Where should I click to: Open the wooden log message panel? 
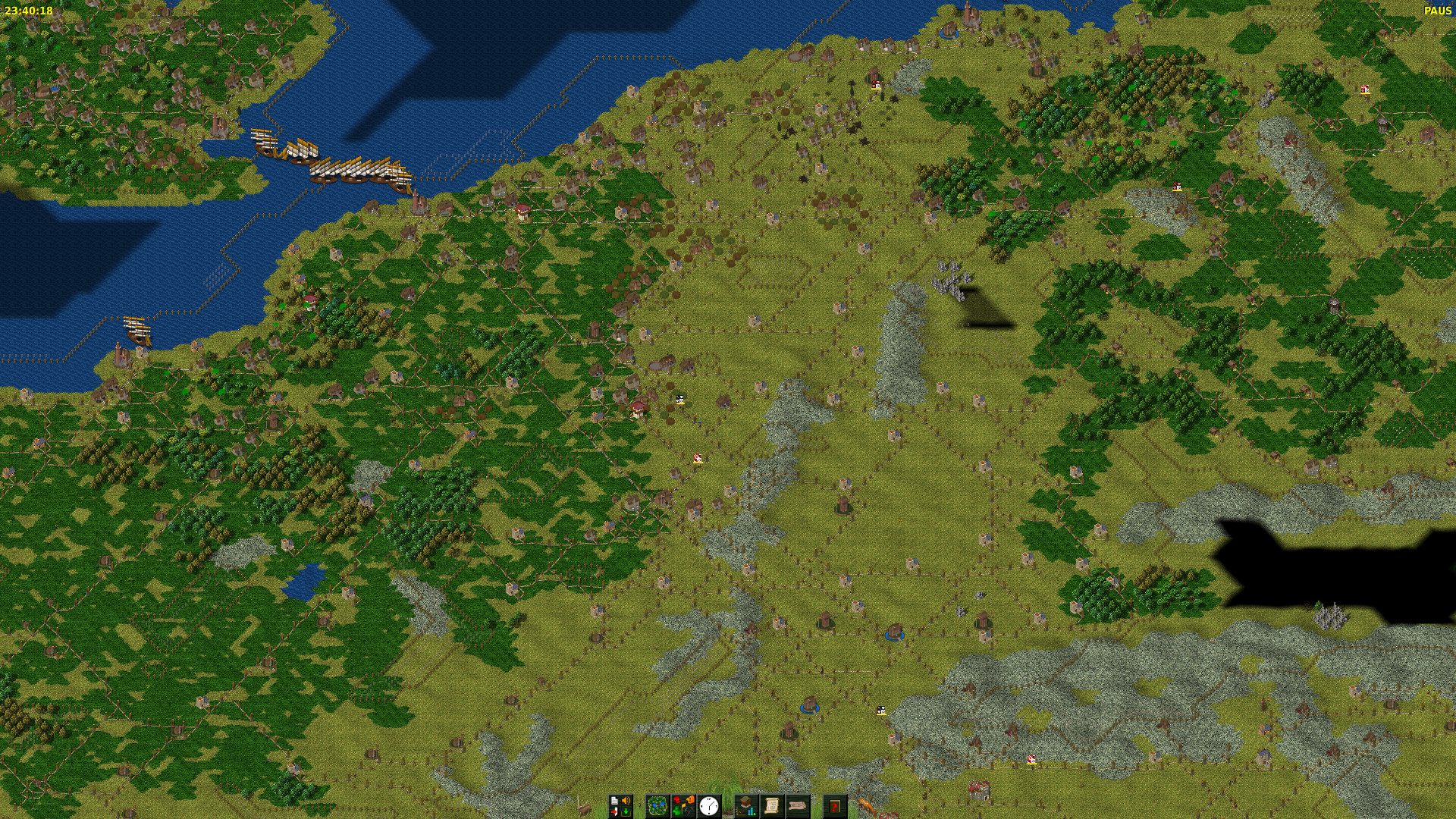pyautogui.click(x=798, y=805)
